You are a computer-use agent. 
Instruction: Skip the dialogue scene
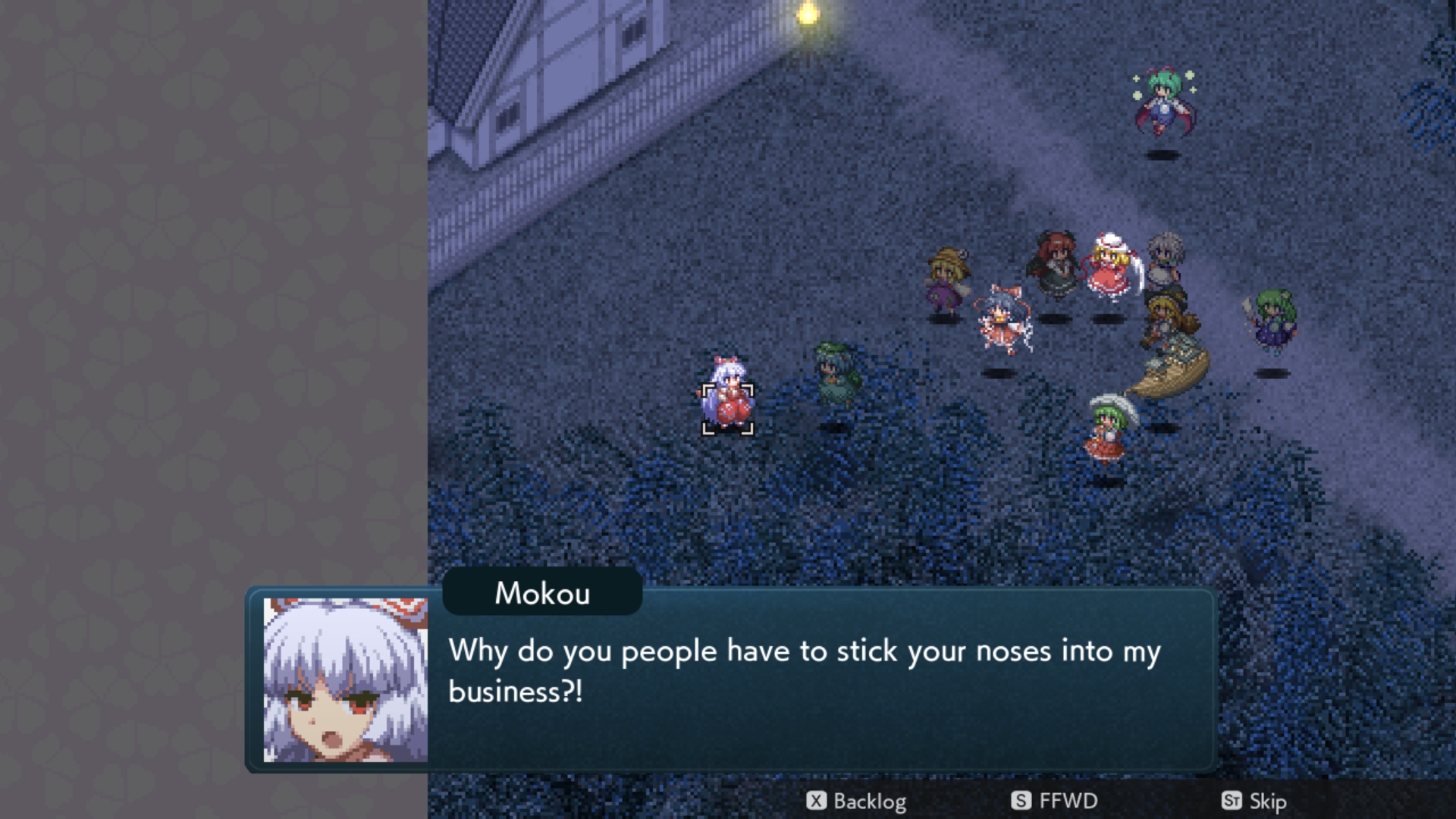pos(1254,801)
